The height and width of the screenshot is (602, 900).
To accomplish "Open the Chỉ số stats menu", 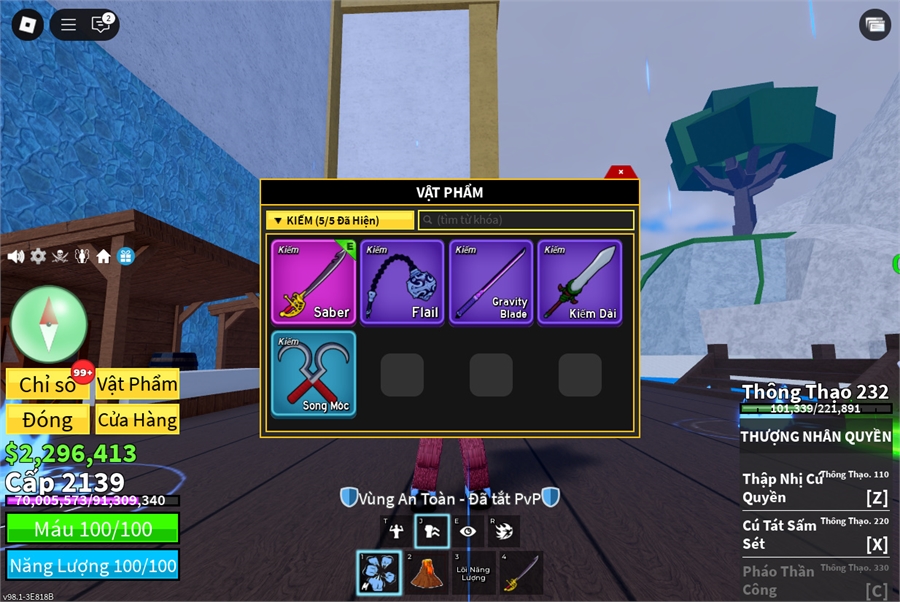I will tap(48, 384).
